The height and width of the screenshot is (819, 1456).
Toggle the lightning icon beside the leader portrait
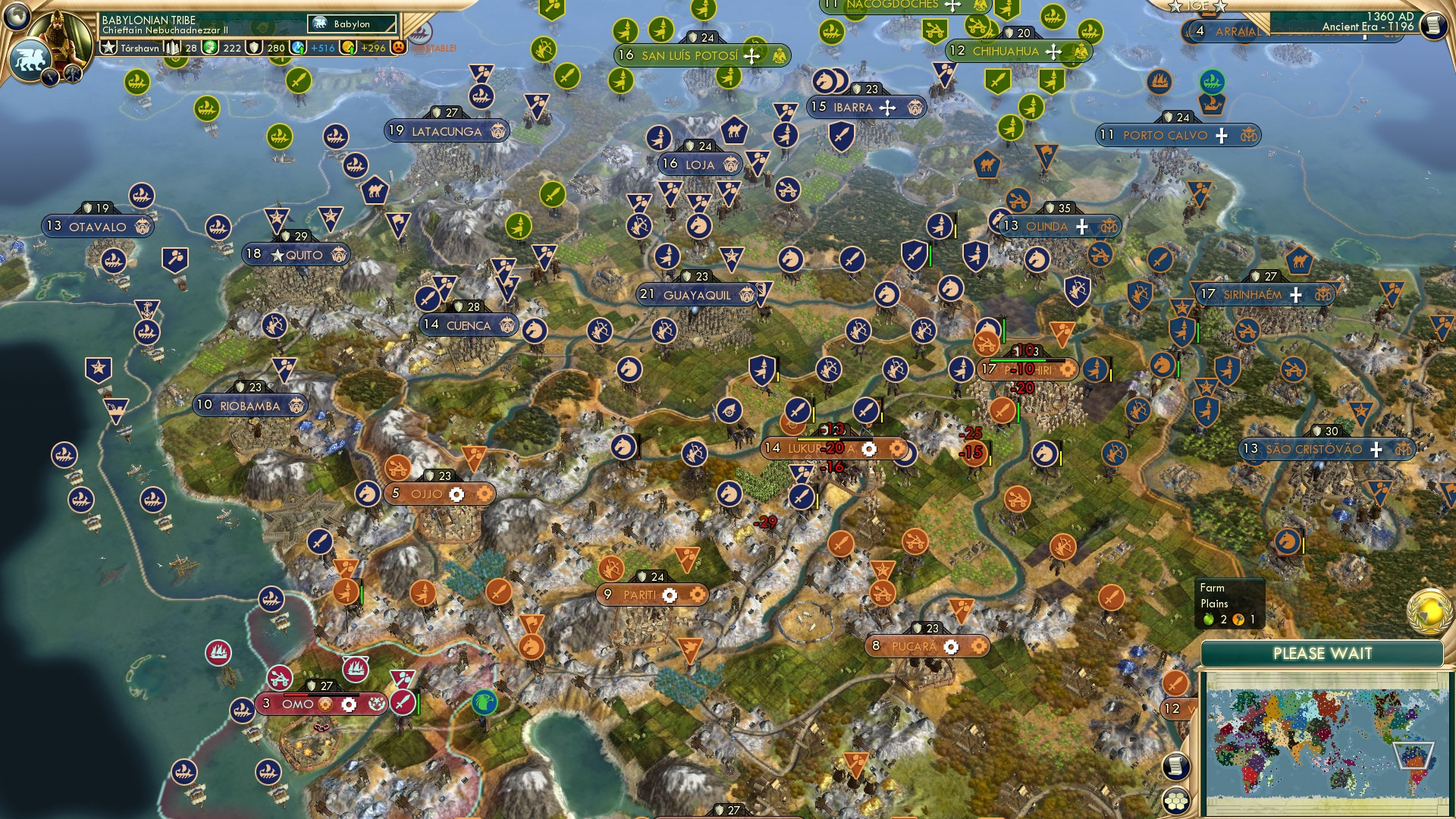click(x=49, y=77)
